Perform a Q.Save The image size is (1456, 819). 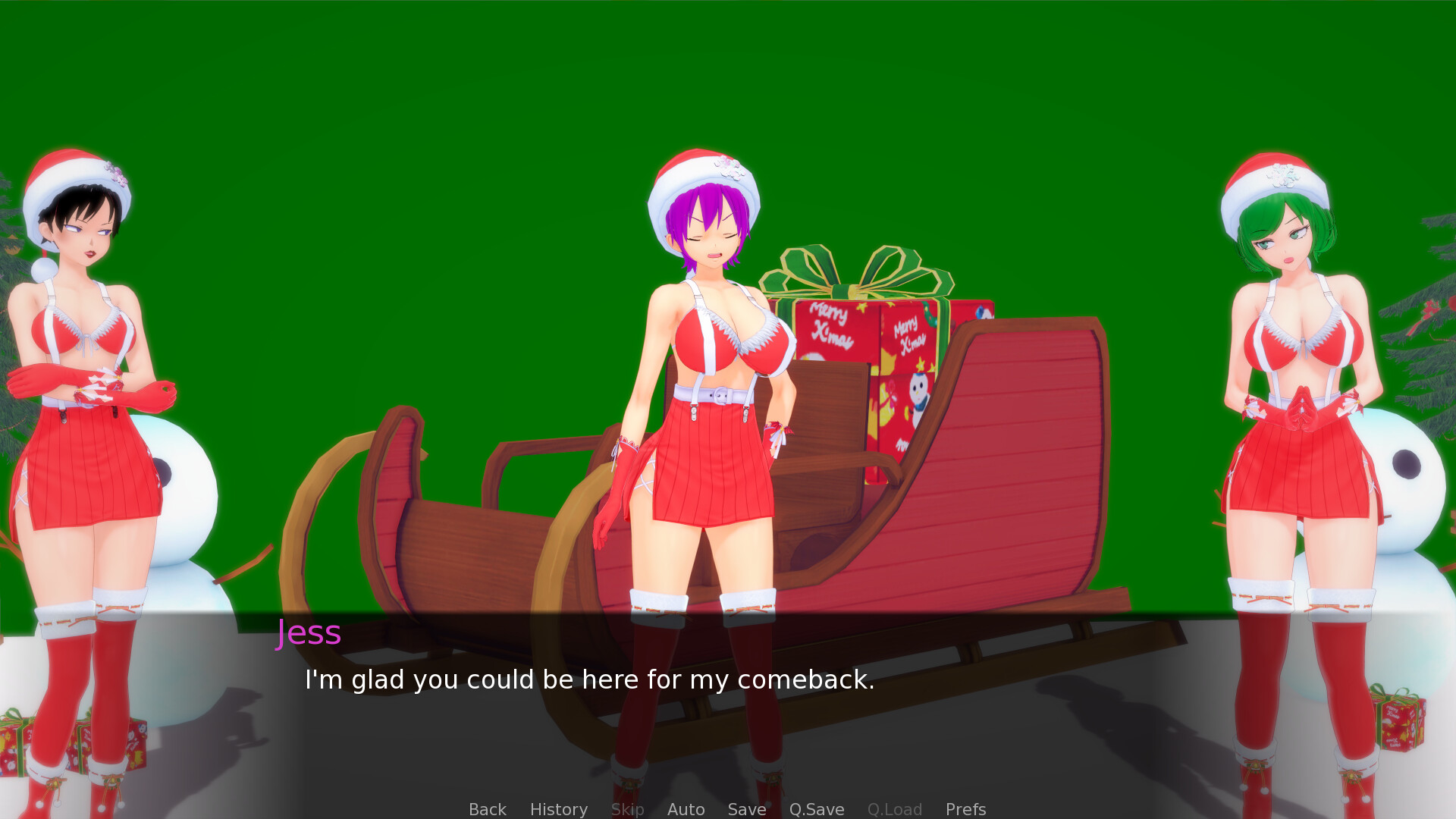816,809
